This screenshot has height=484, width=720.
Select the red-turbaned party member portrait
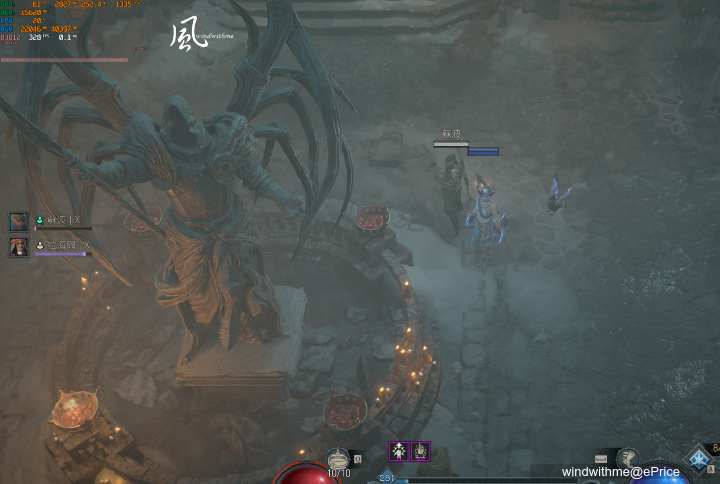pos(19,247)
